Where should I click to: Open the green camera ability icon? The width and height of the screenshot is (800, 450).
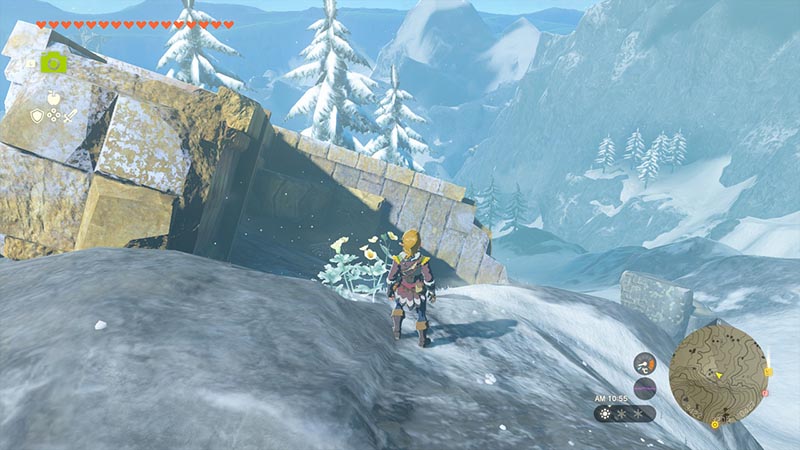point(54,62)
